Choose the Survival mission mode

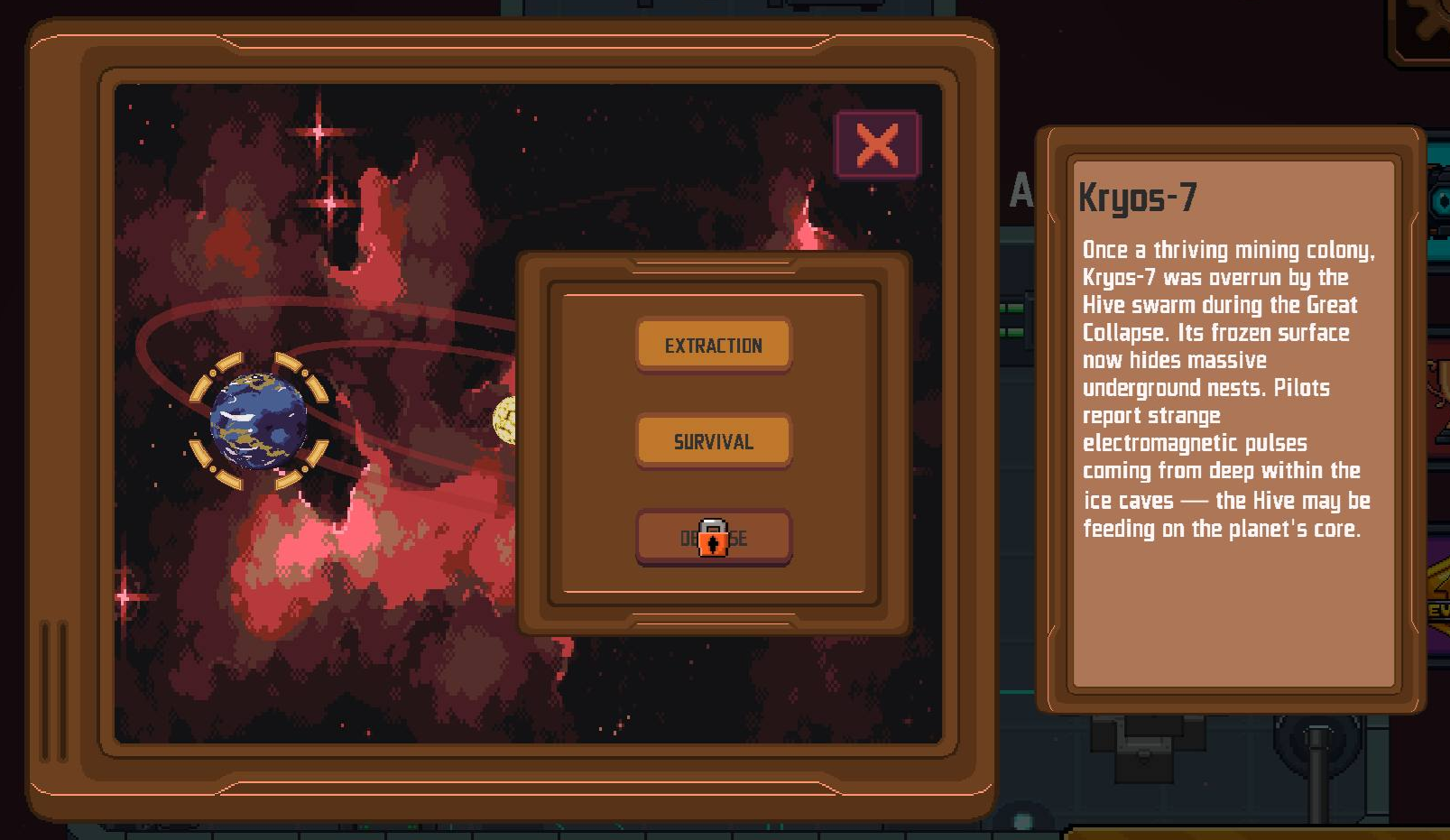coord(713,441)
